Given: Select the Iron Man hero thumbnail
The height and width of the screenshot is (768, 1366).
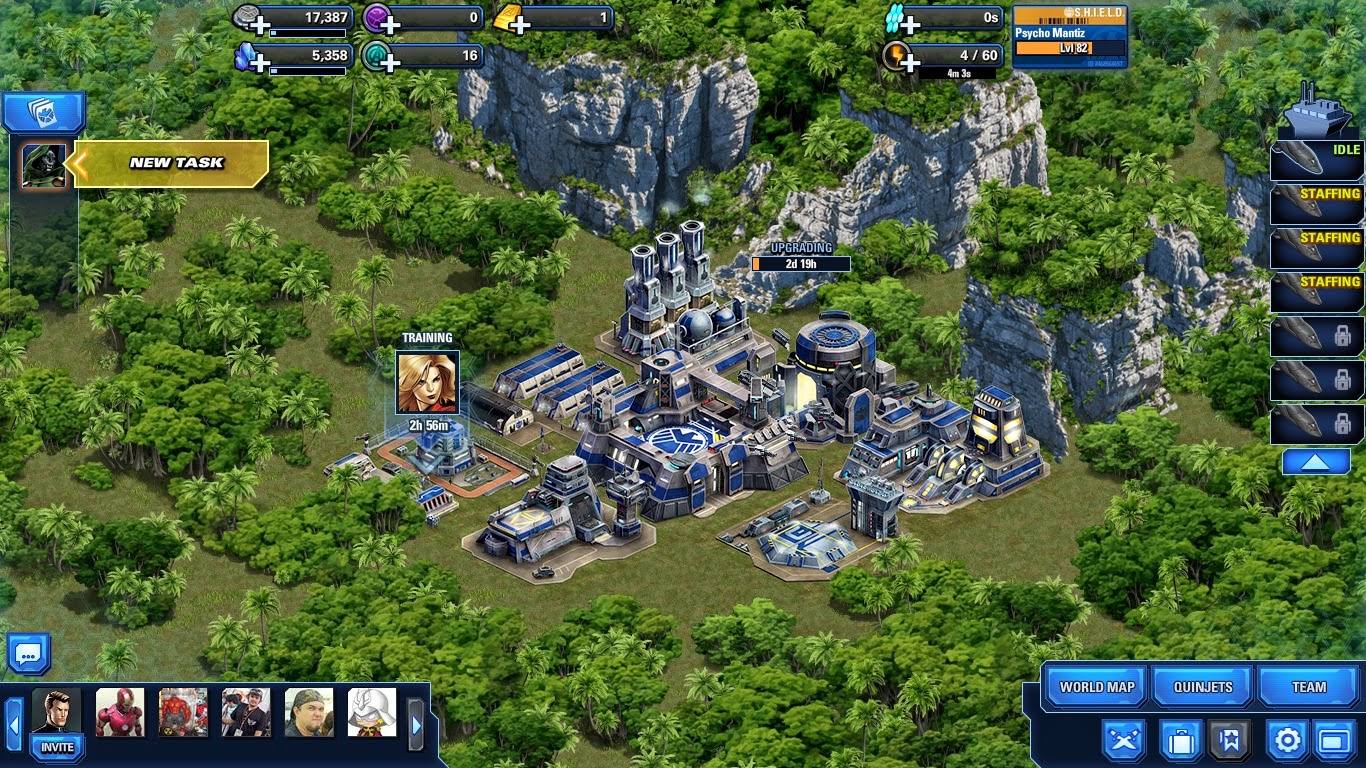Looking at the screenshot, I should tap(120, 711).
